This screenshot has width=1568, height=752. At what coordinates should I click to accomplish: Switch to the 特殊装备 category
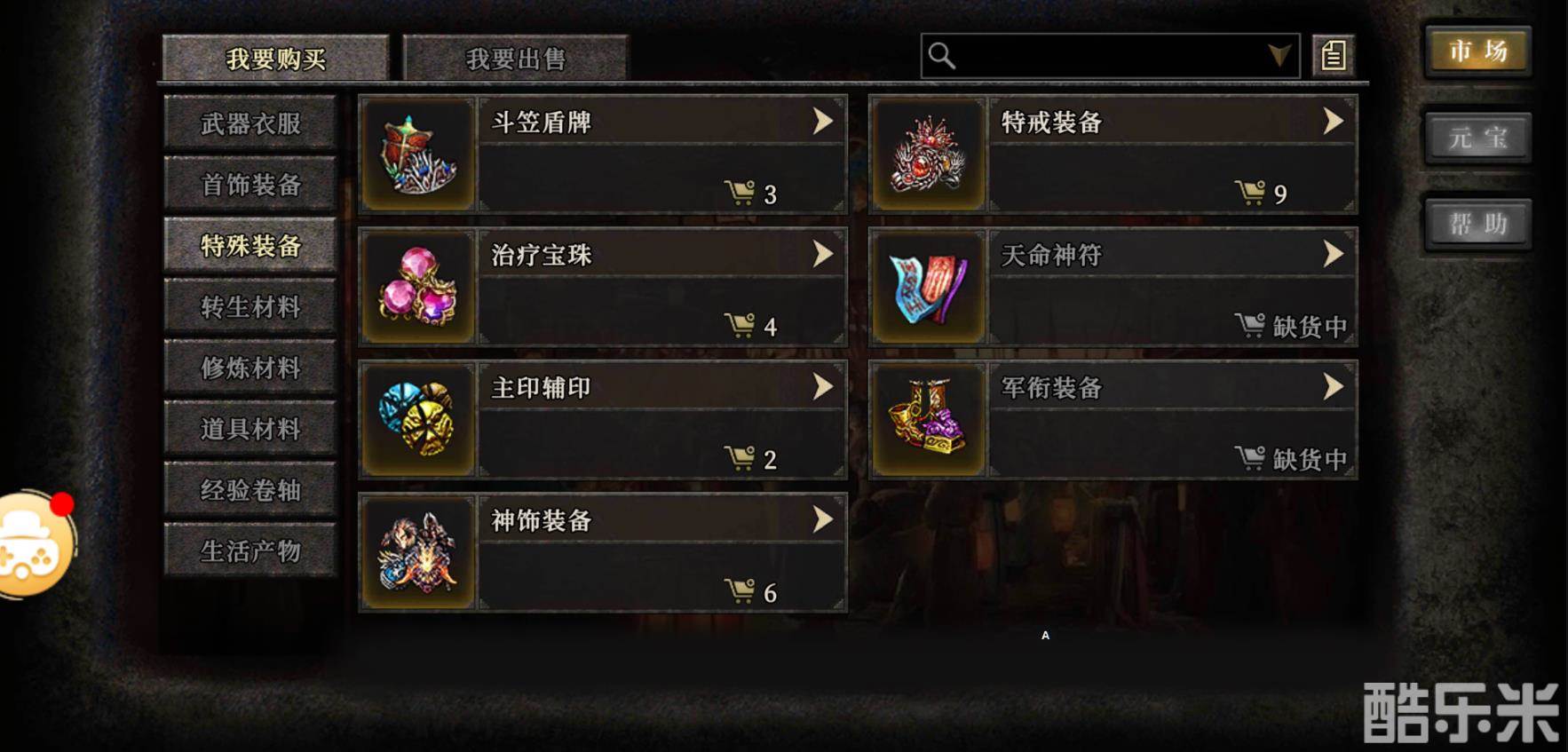[x=249, y=246]
